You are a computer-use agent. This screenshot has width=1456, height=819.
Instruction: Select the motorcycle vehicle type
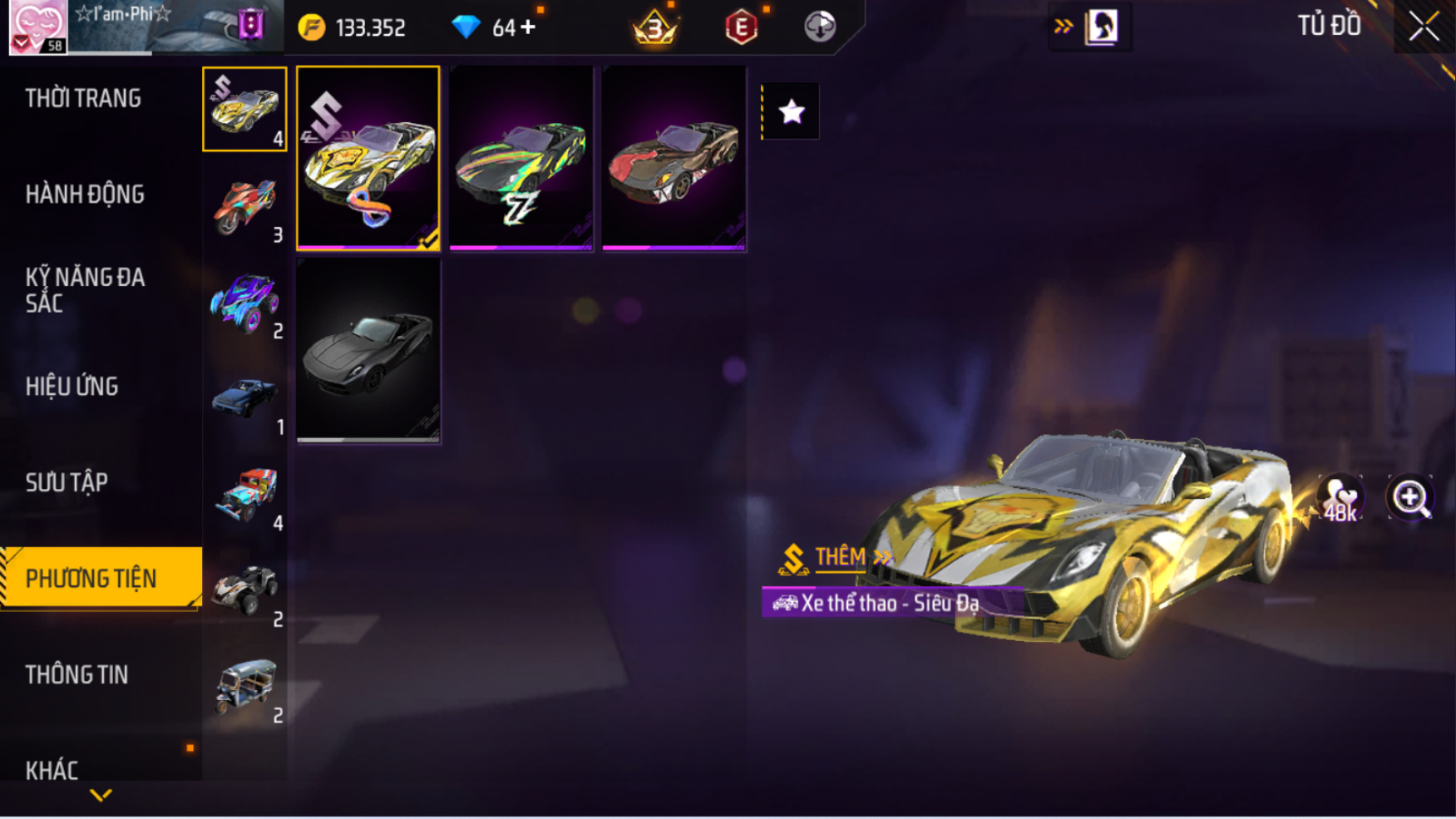coord(245,206)
